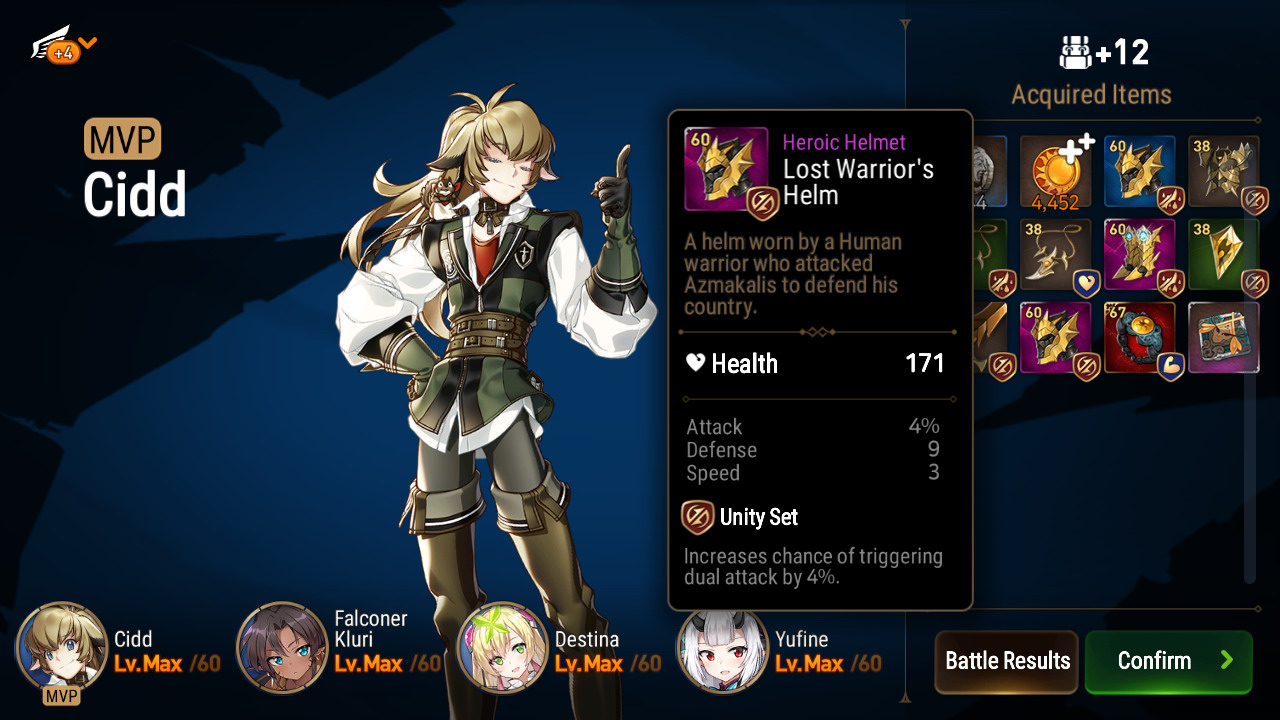The height and width of the screenshot is (720, 1280).
Task: View the level 38 dark armor item
Action: pos(1223,172)
